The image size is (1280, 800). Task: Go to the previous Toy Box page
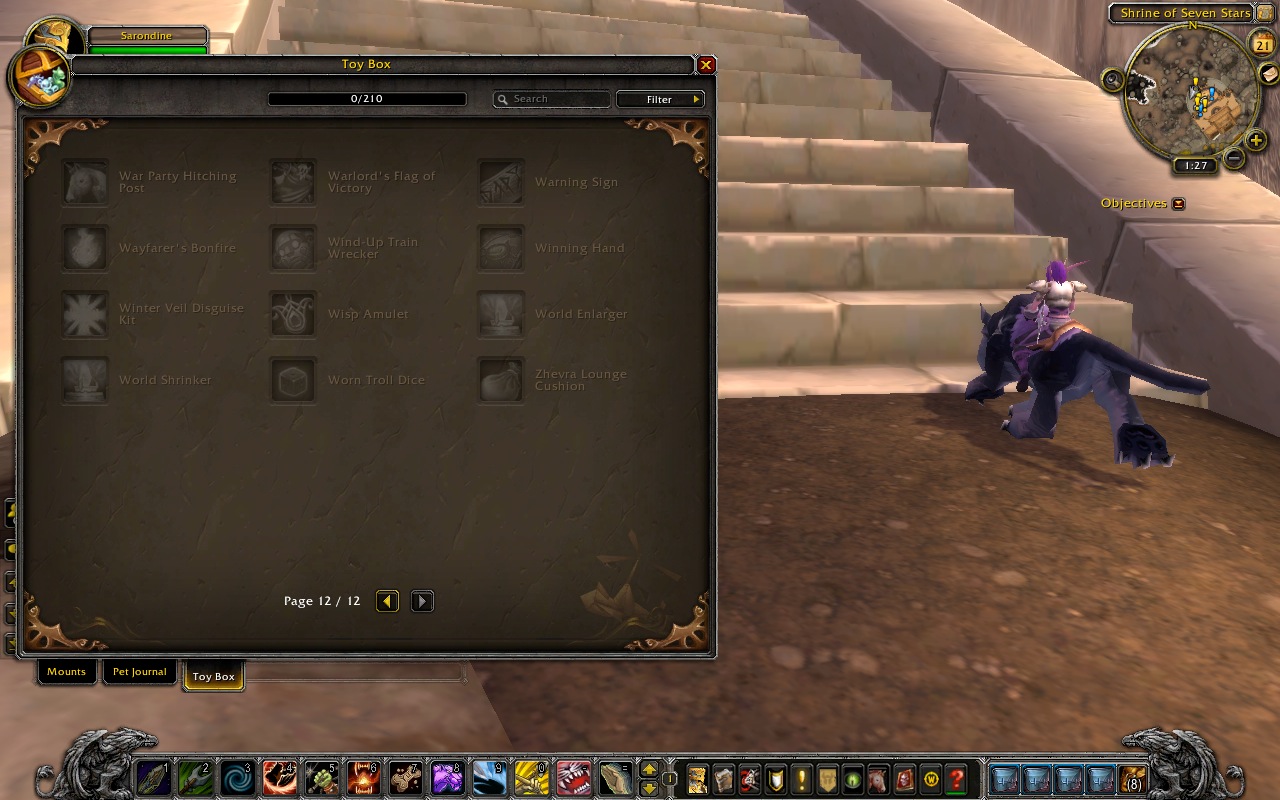tap(388, 601)
